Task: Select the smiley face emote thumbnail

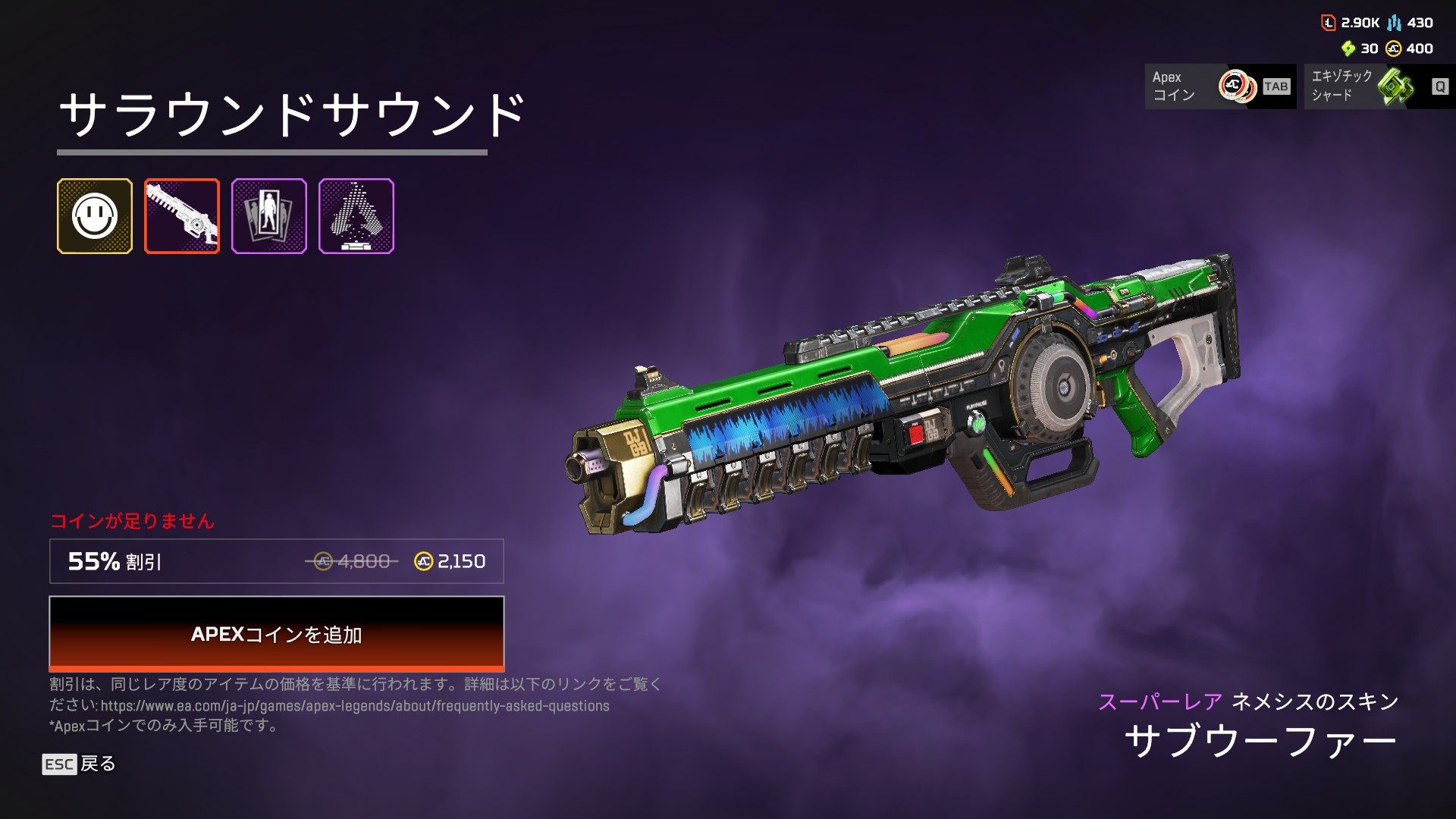Action: 95,216
